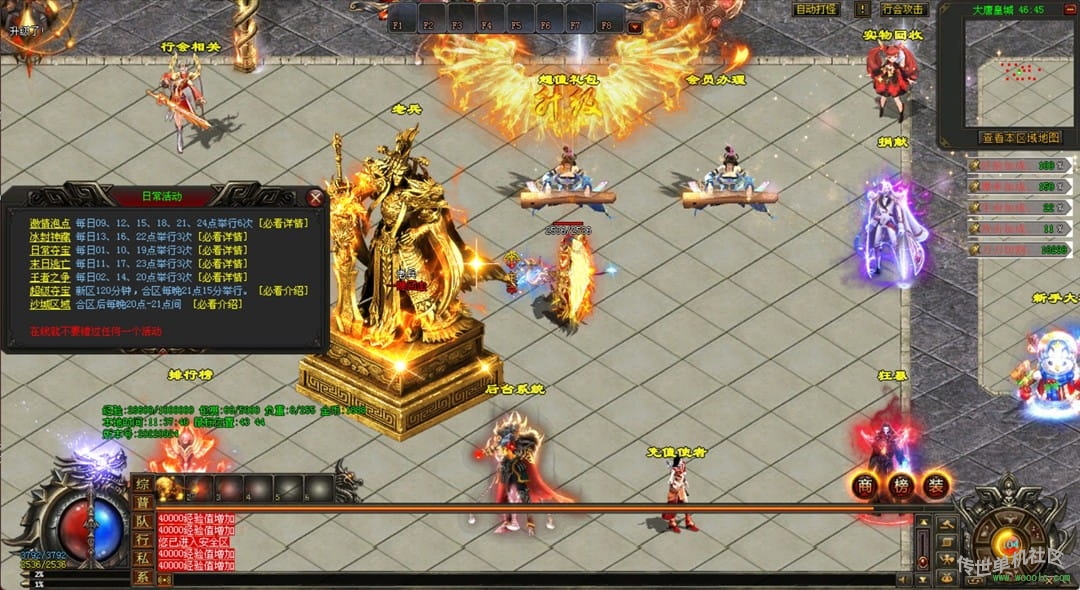
Task: Open the 装 equipment round button
Action: (x=936, y=485)
